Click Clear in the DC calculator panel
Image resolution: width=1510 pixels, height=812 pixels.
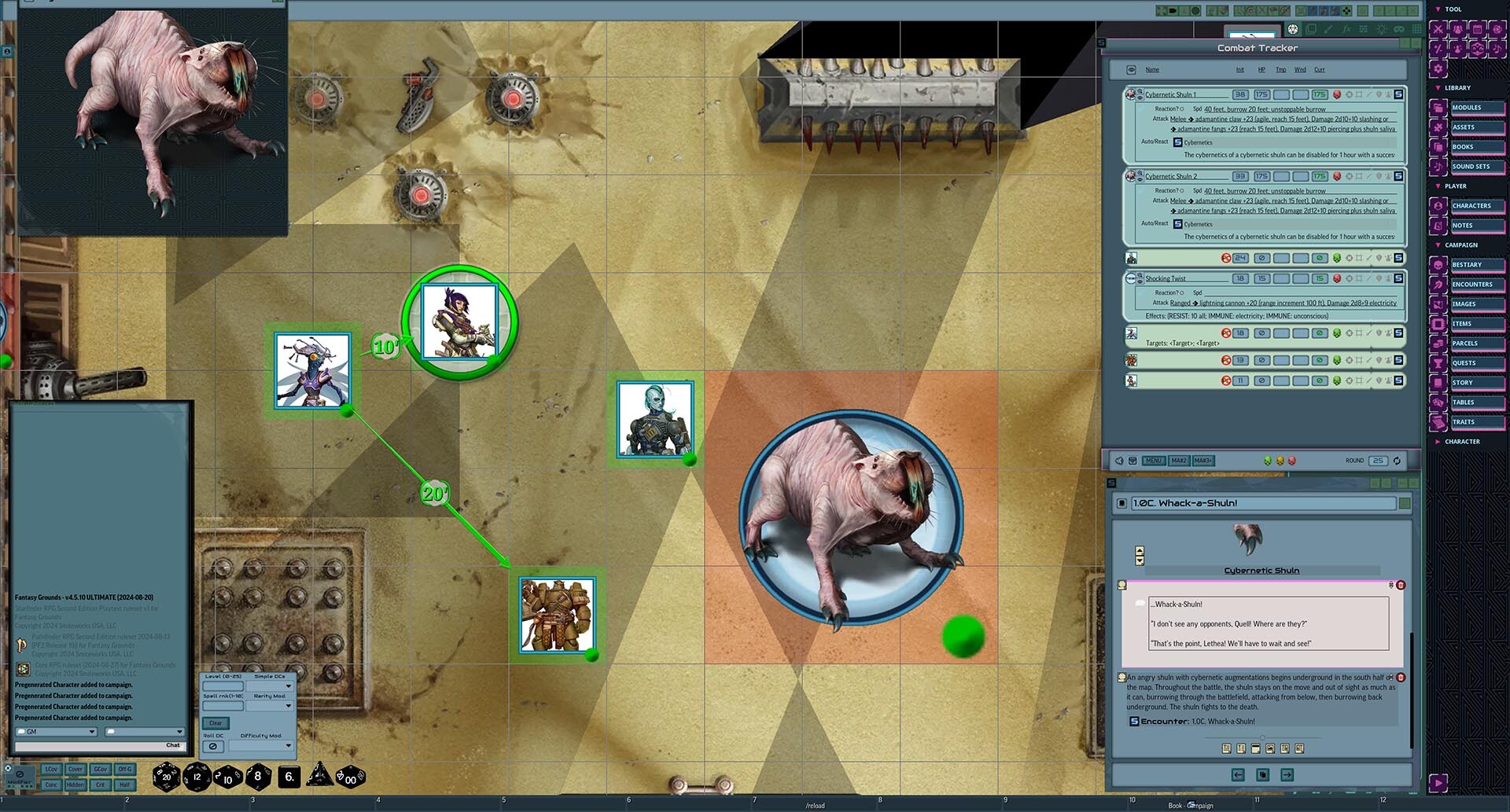pyautogui.click(x=216, y=722)
